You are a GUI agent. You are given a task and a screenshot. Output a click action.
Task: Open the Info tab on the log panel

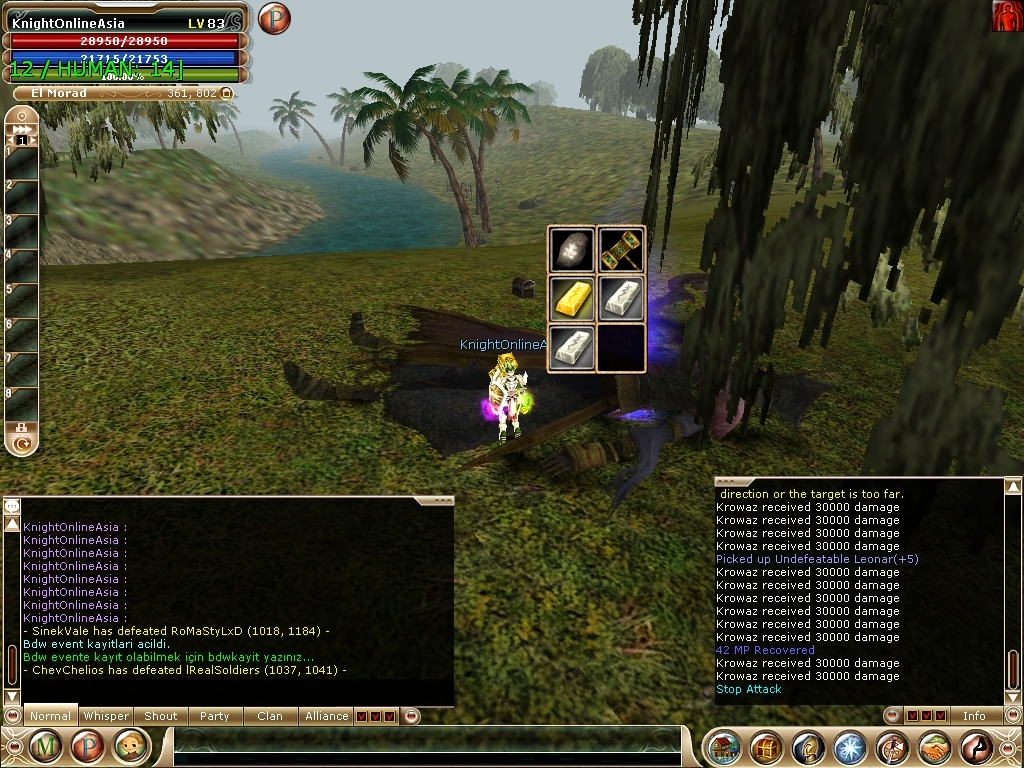[x=974, y=716]
